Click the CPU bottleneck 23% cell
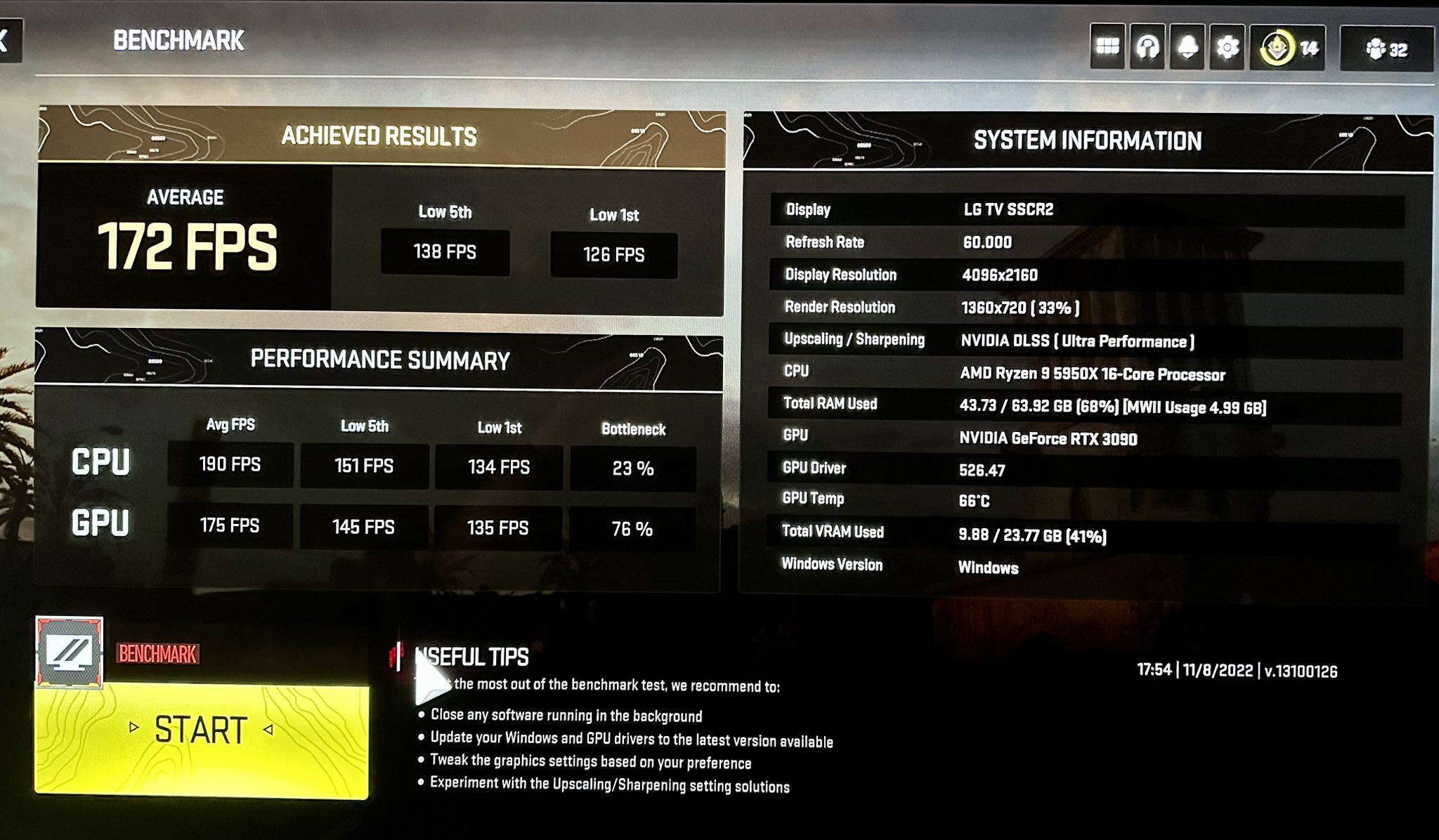1439x840 pixels. [x=632, y=467]
